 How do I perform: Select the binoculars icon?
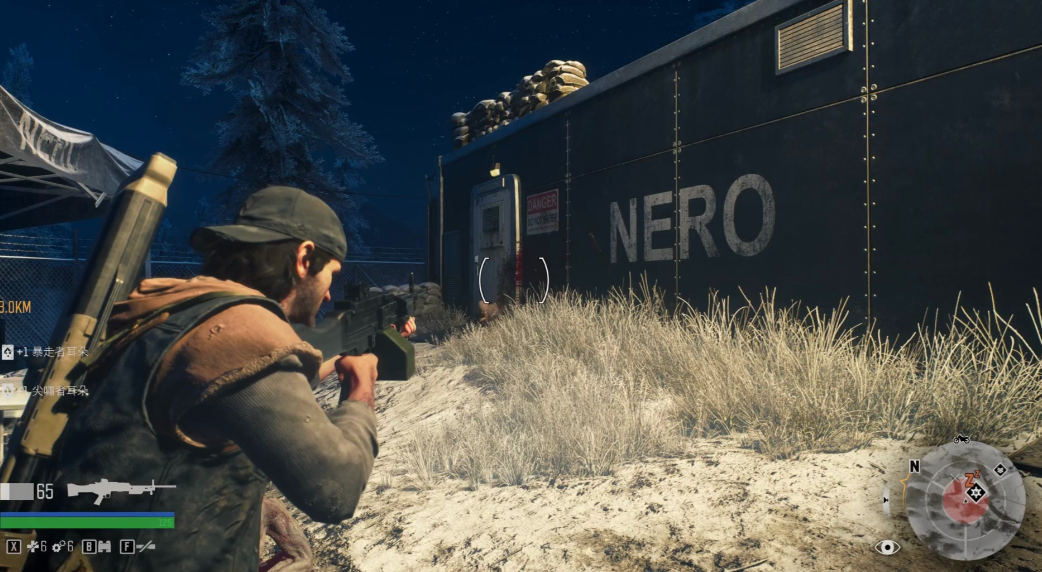coord(104,547)
